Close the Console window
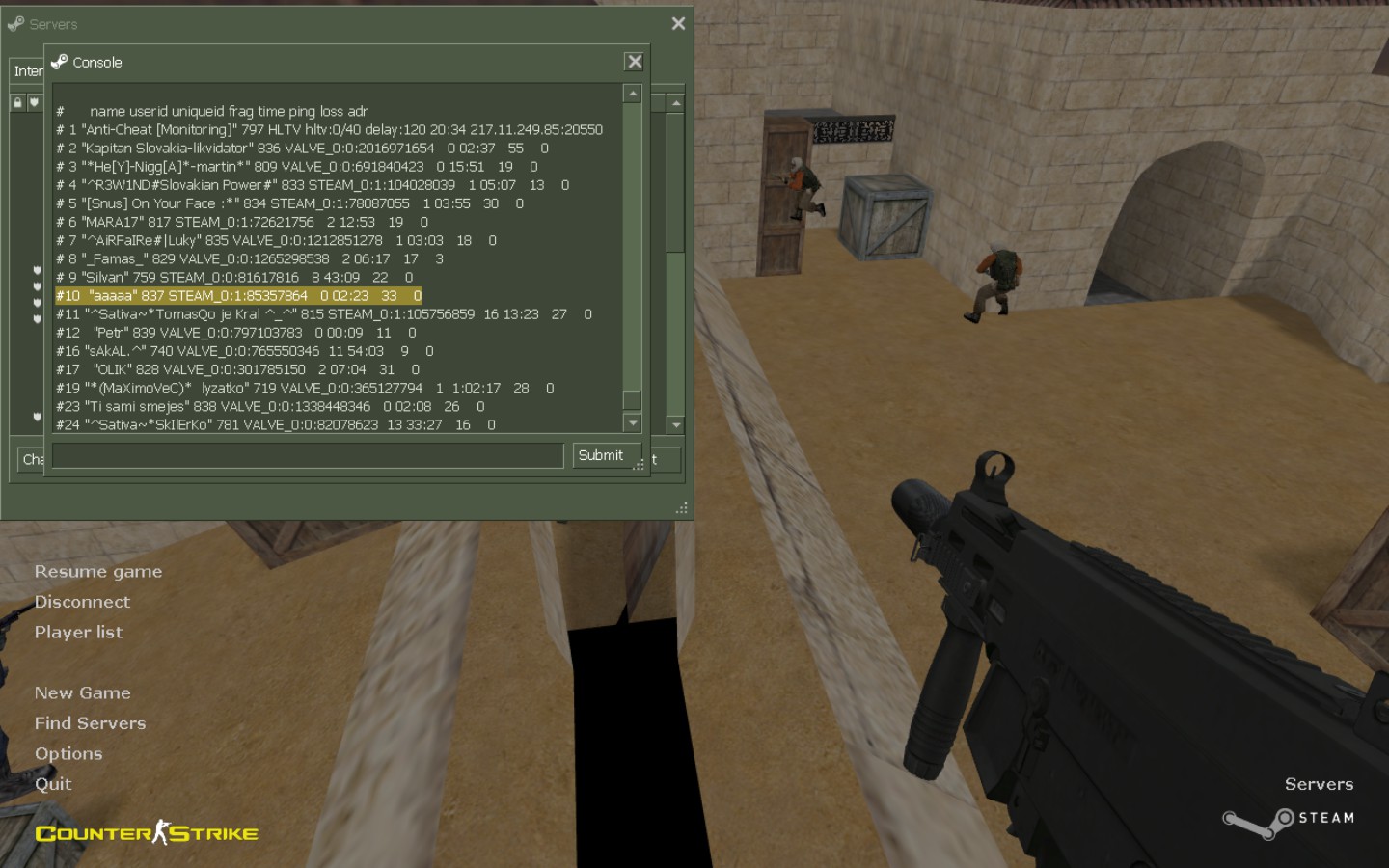1389x868 pixels. (x=634, y=62)
